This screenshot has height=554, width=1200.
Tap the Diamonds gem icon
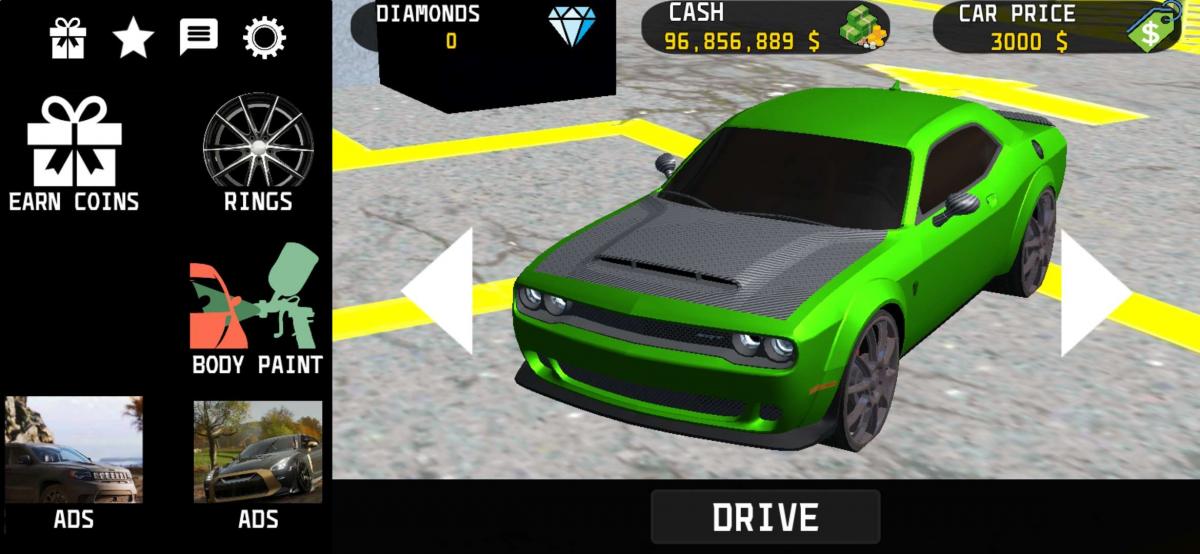[571, 27]
